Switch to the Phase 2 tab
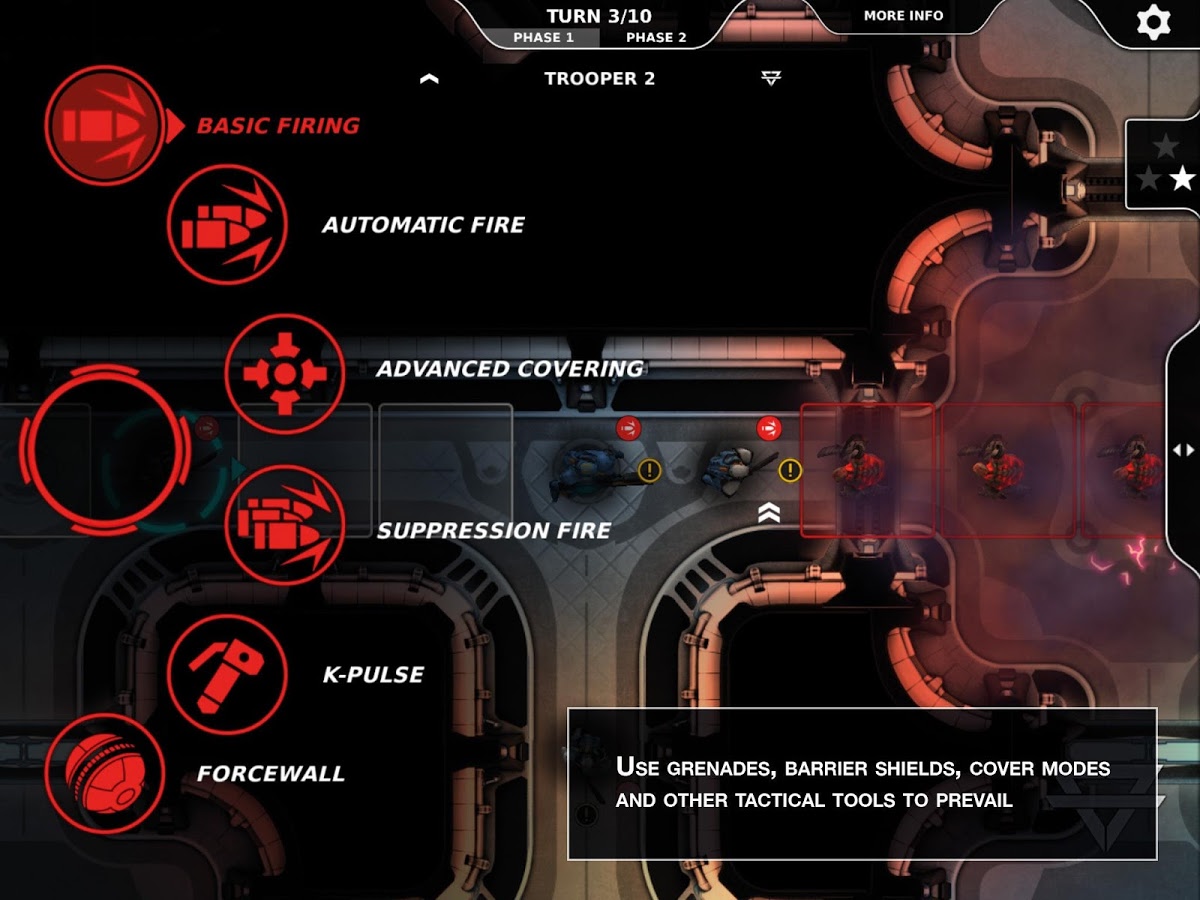 pyautogui.click(x=656, y=38)
